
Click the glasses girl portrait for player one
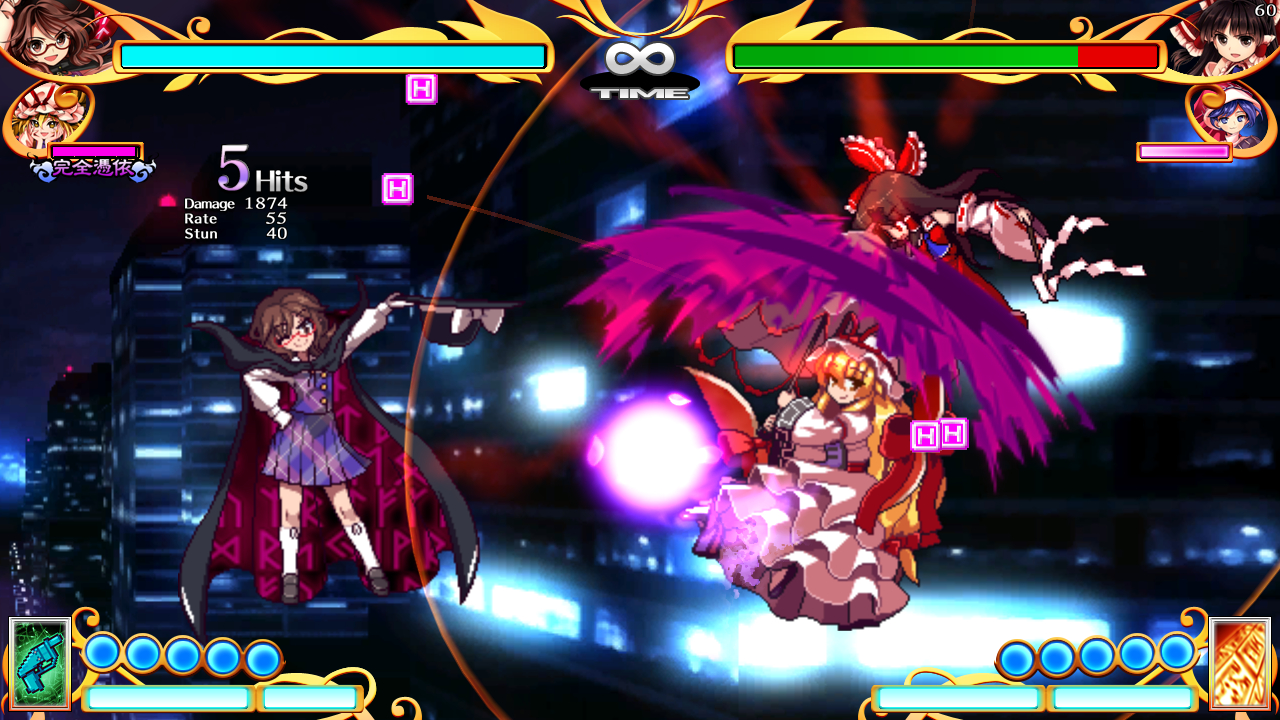pos(48,38)
